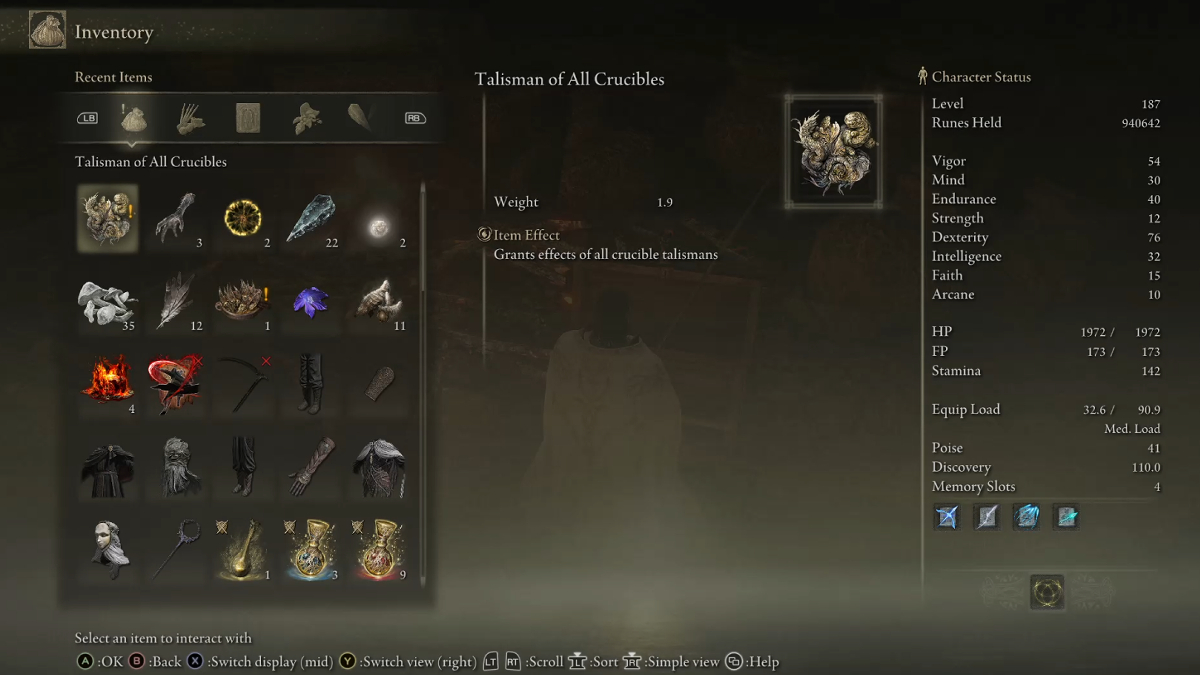Click the blue bow spell memory slot

coord(946,517)
